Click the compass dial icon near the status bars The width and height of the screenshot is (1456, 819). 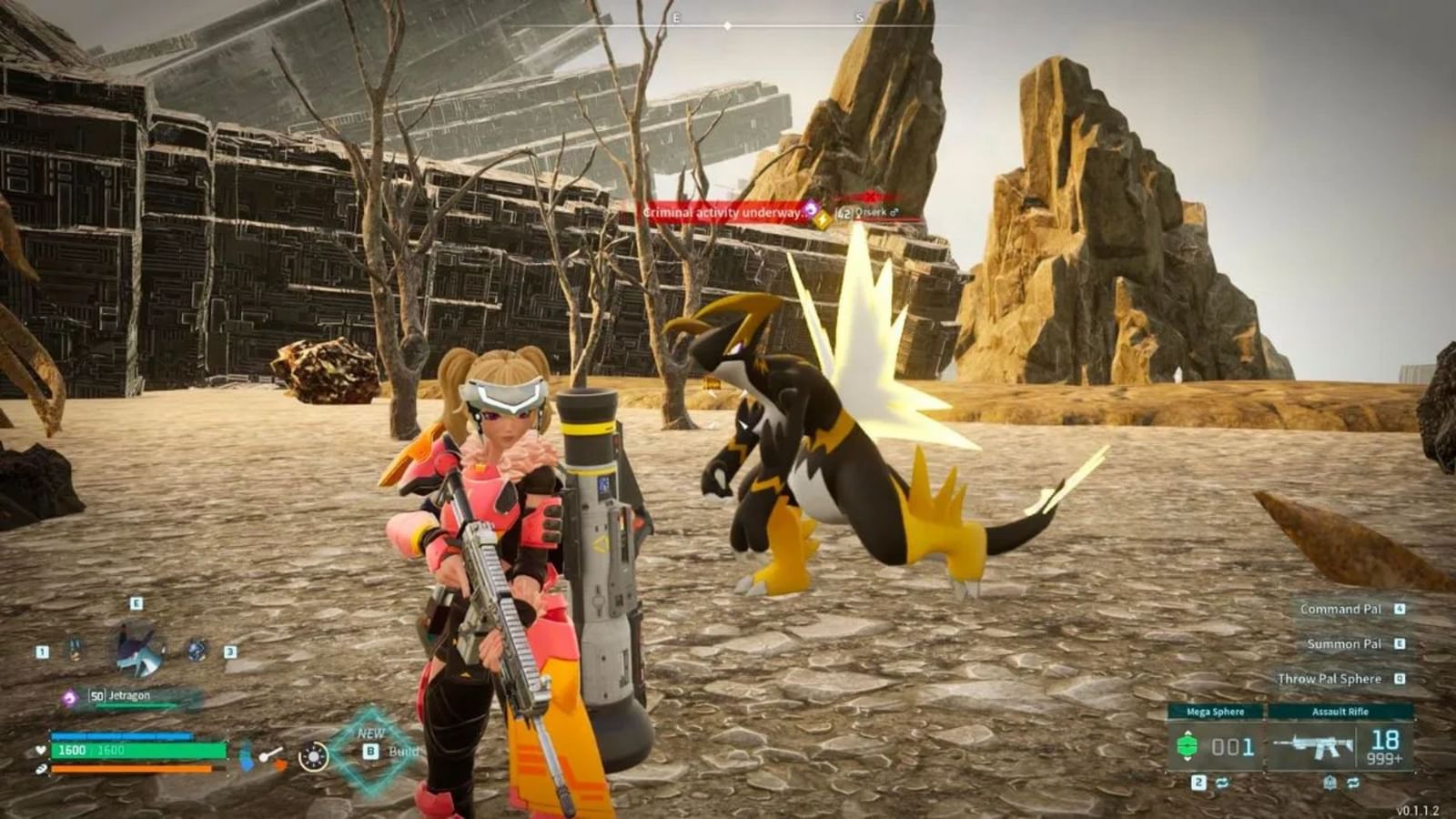[x=312, y=756]
